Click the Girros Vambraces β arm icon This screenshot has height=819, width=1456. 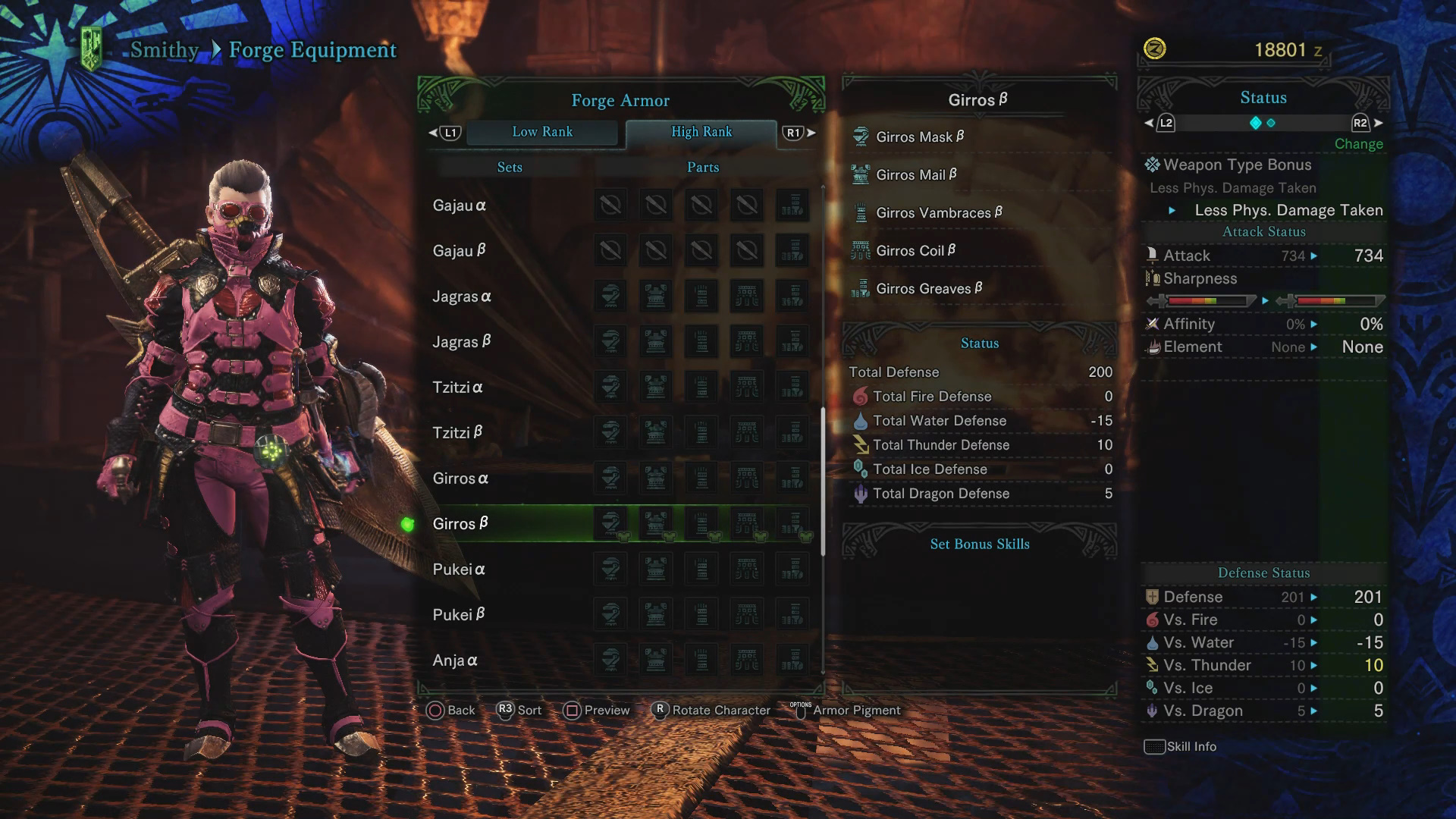862,212
